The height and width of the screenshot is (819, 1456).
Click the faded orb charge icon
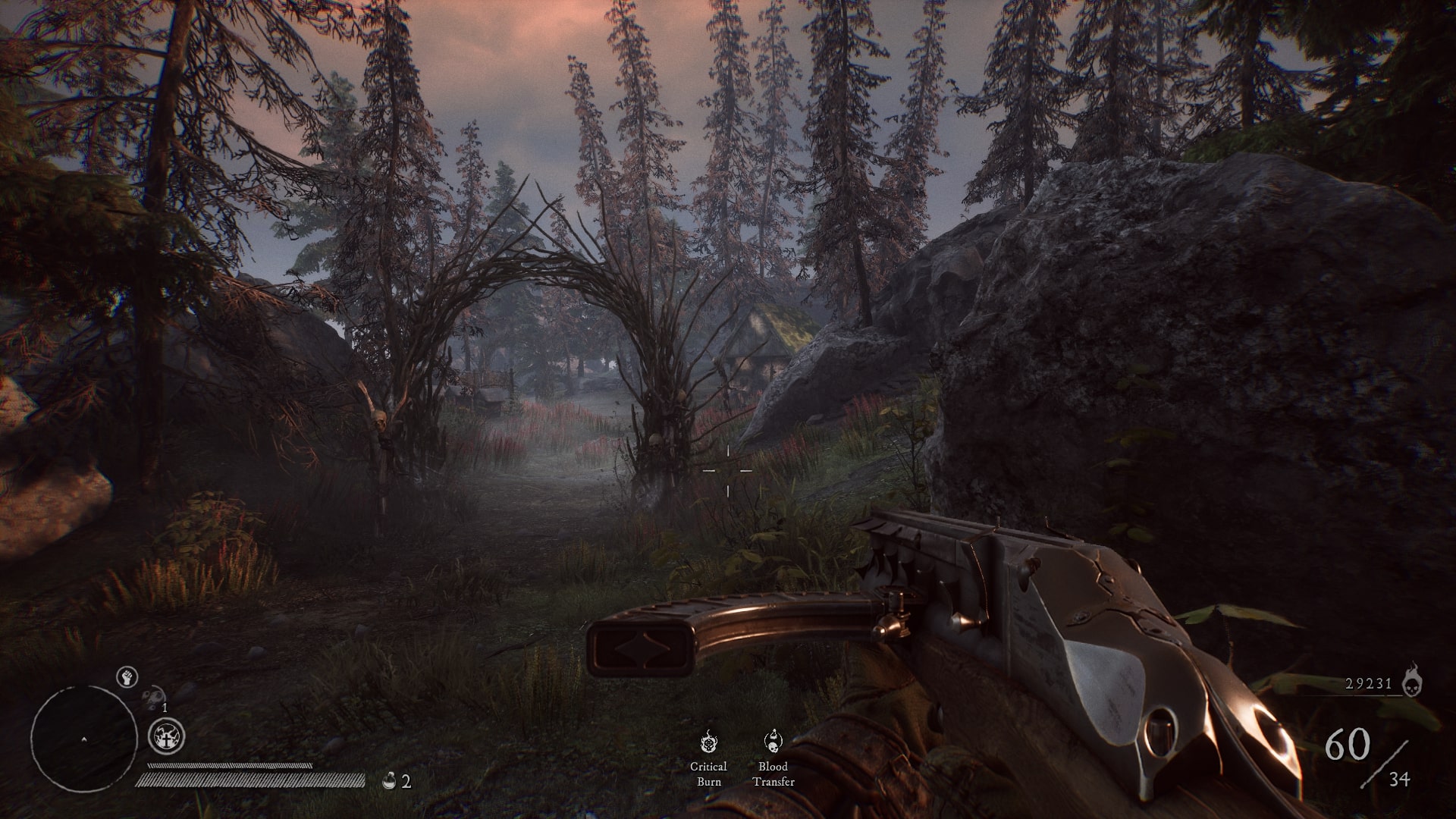click(x=155, y=697)
